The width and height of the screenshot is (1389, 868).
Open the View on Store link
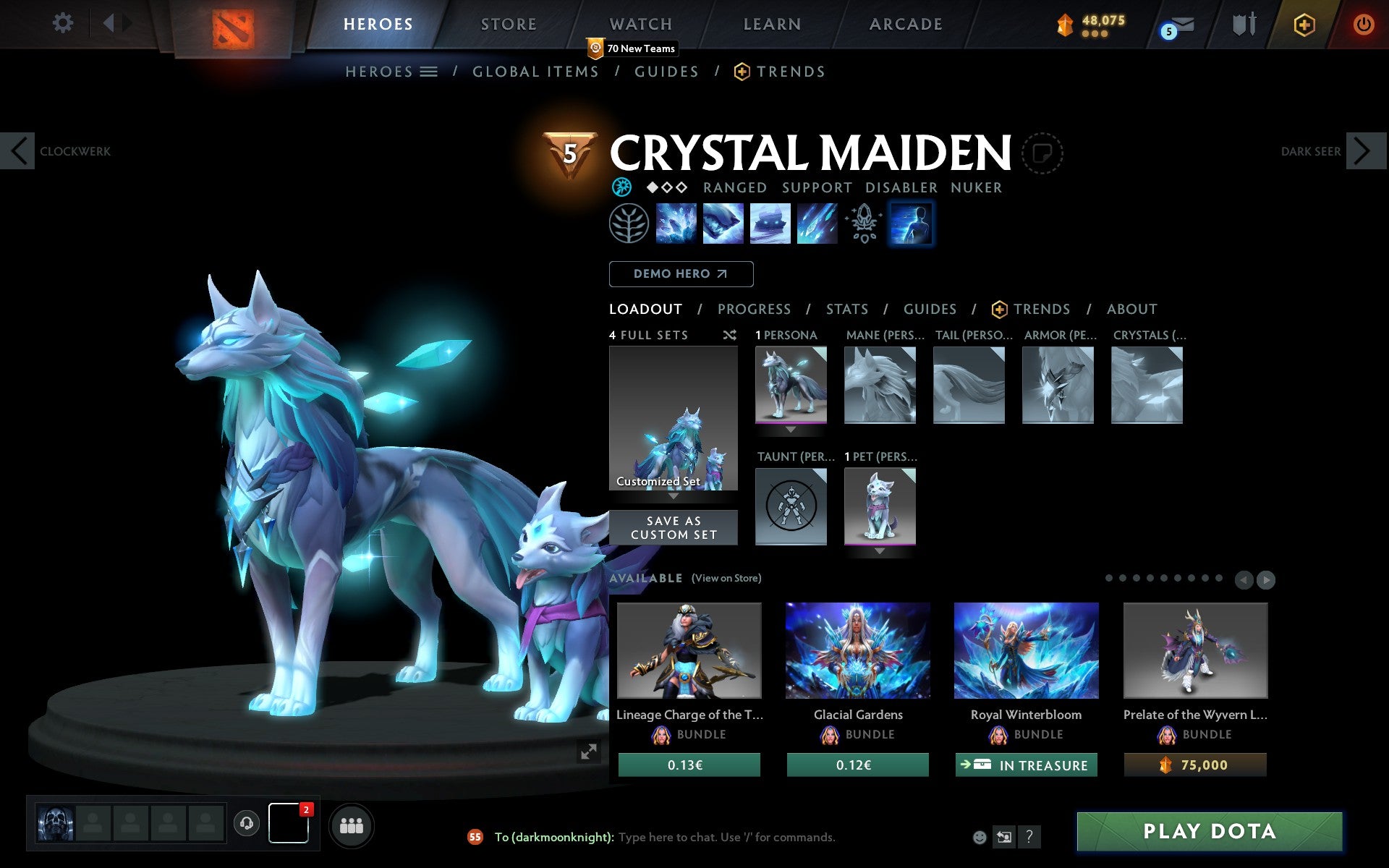tap(726, 578)
